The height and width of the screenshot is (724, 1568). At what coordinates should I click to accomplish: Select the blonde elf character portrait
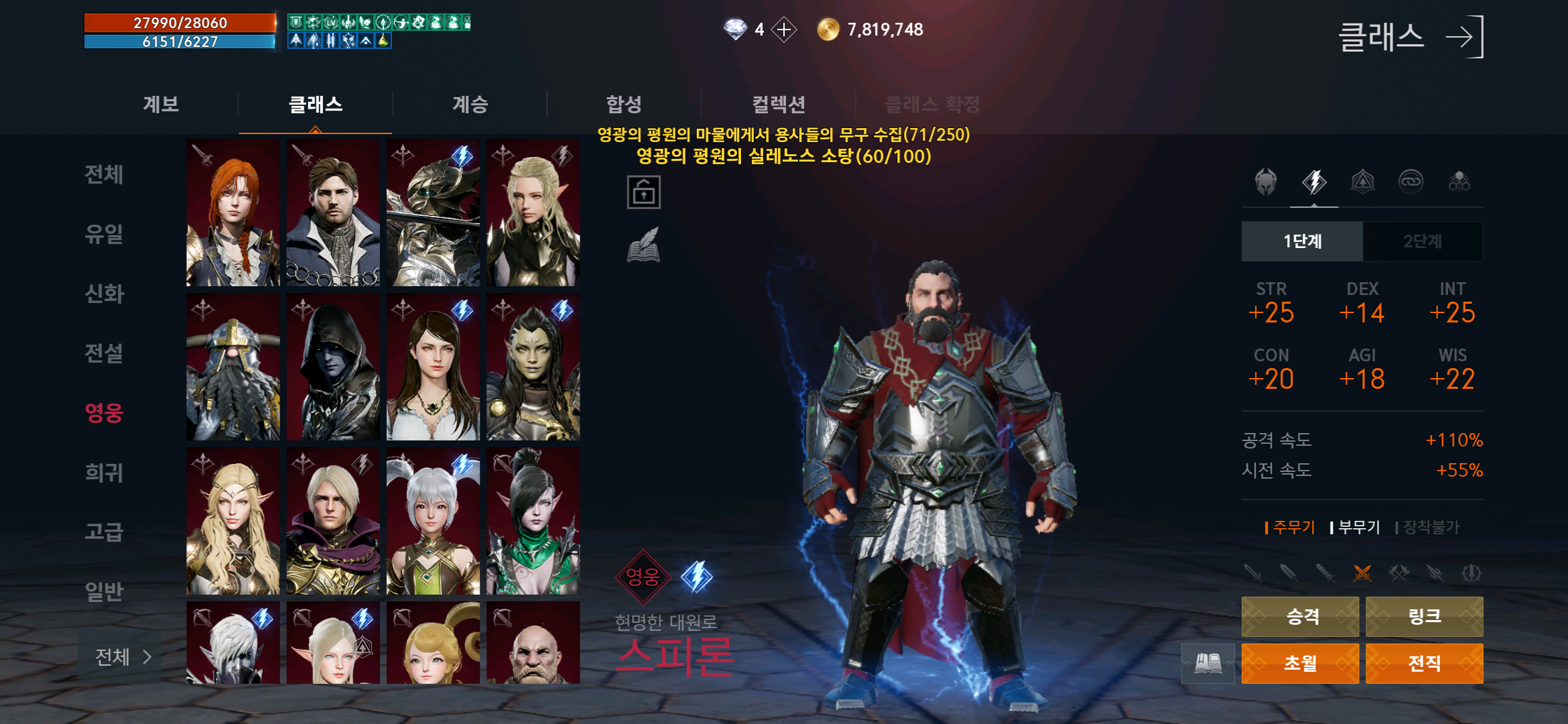[x=533, y=211]
